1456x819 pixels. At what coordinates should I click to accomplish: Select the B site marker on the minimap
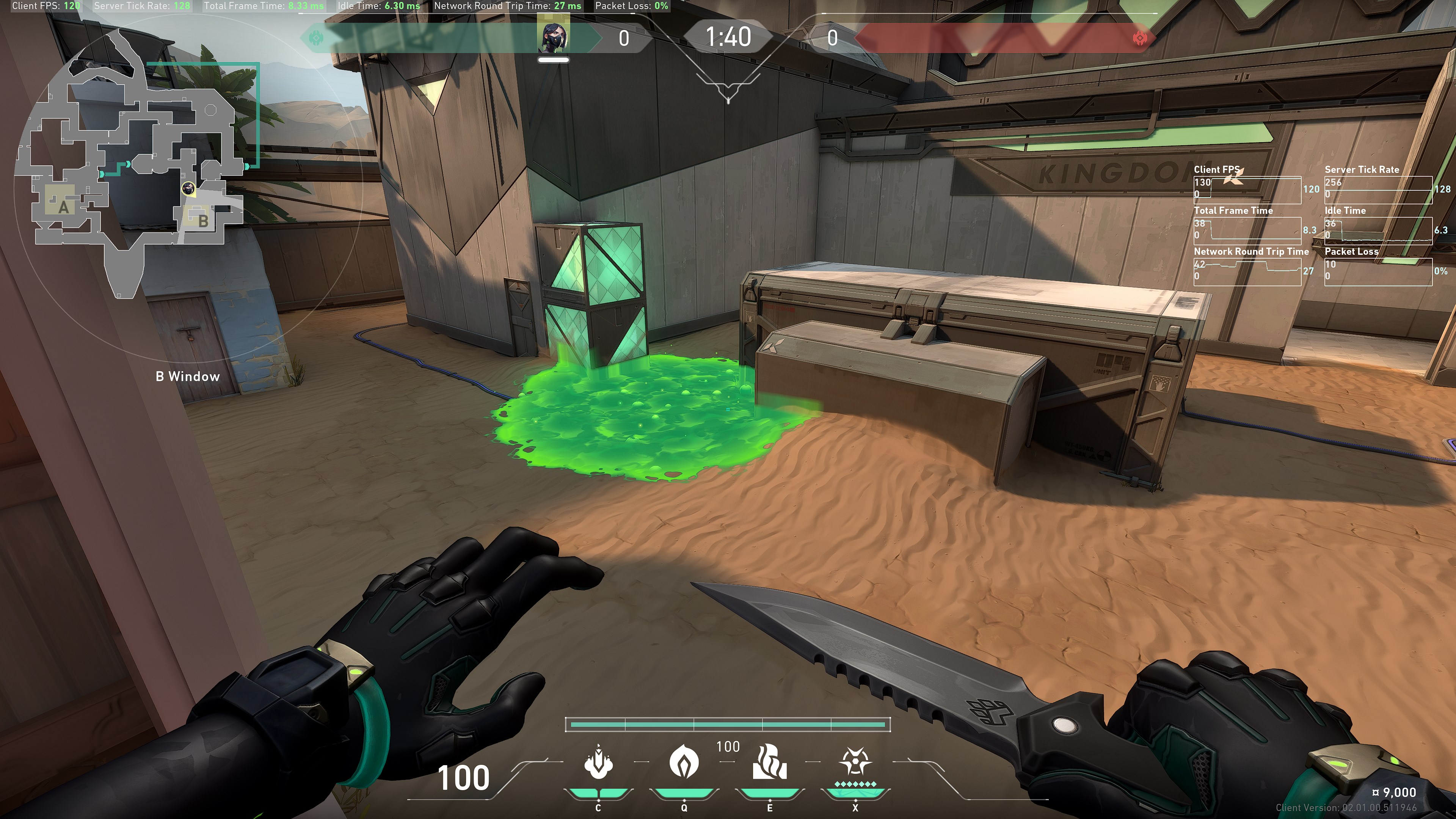[x=202, y=220]
